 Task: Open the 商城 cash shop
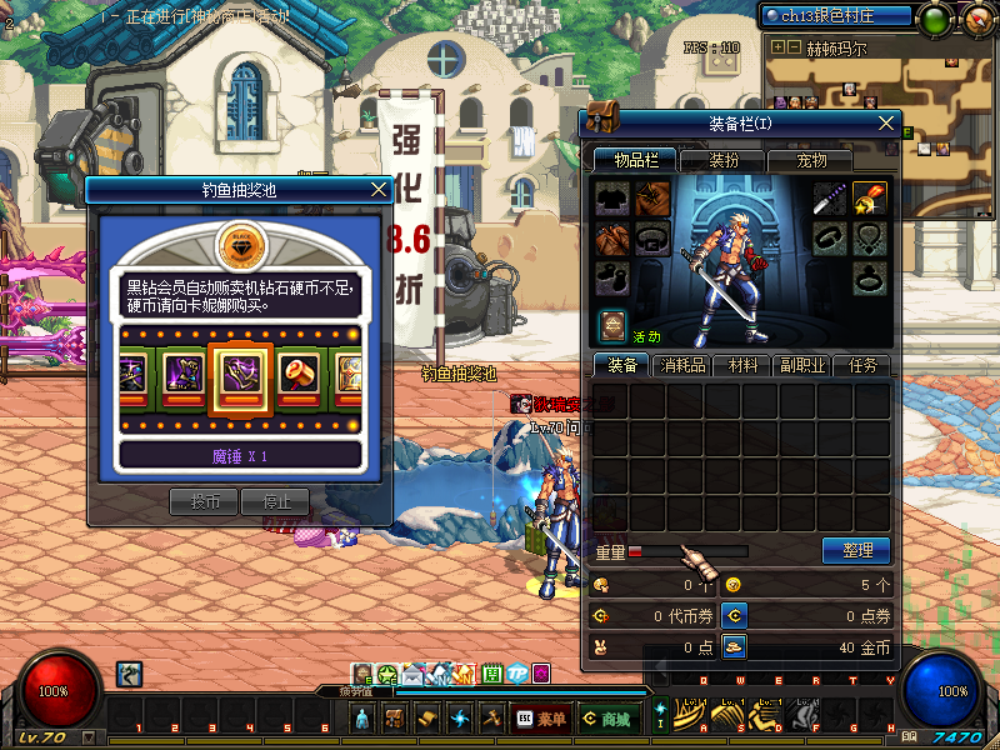(x=607, y=718)
